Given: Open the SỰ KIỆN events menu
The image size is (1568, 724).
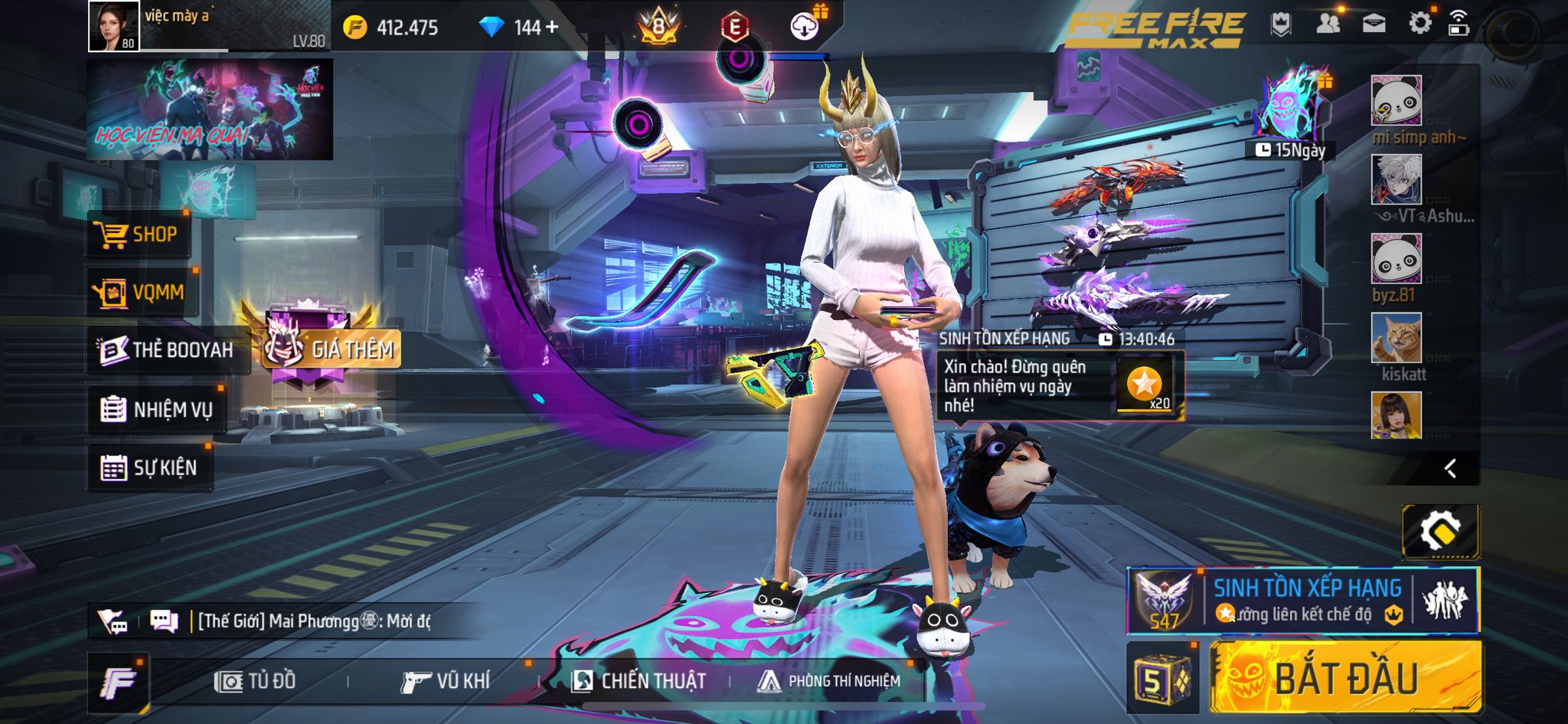Looking at the screenshot, I should point(149,467).
